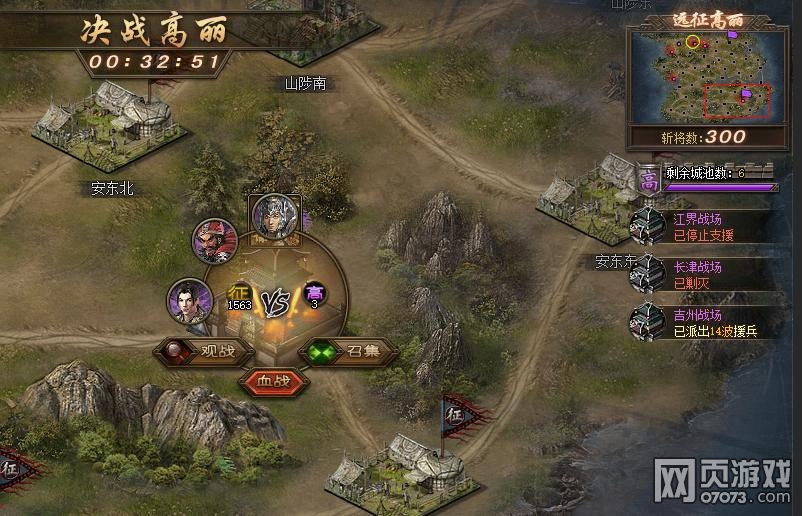The width and height of the screenshot is (802, 516).
Task: Open the 吉州战场 battlefield entry
Action: 698,322
